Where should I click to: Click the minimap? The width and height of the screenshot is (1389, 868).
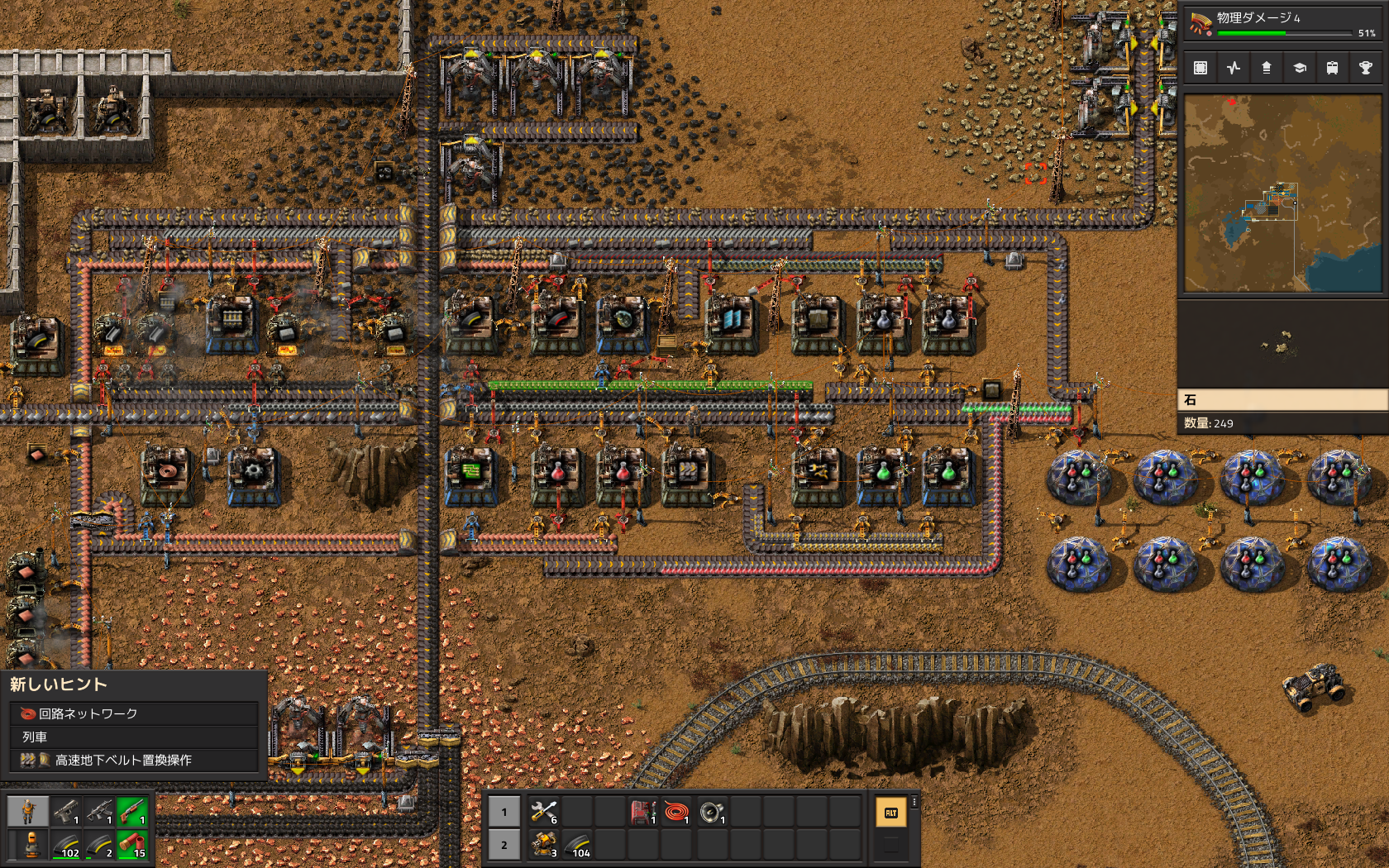point(1282,193)
